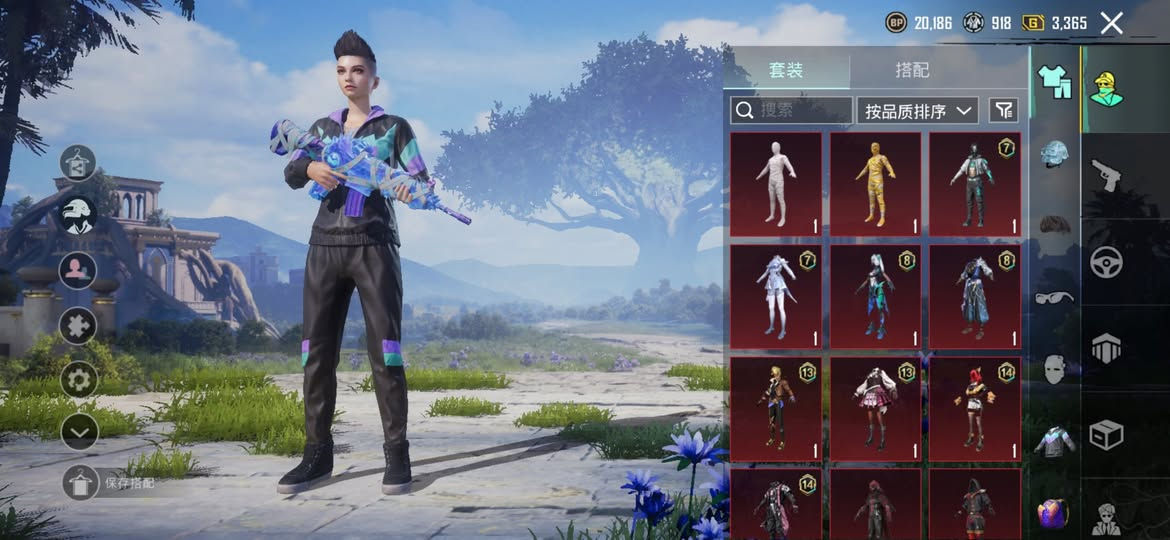Image resolution: width=1170 pixels, height=540 pixels.
Task: Open the filter funnel button
Action: point(1003,110)
